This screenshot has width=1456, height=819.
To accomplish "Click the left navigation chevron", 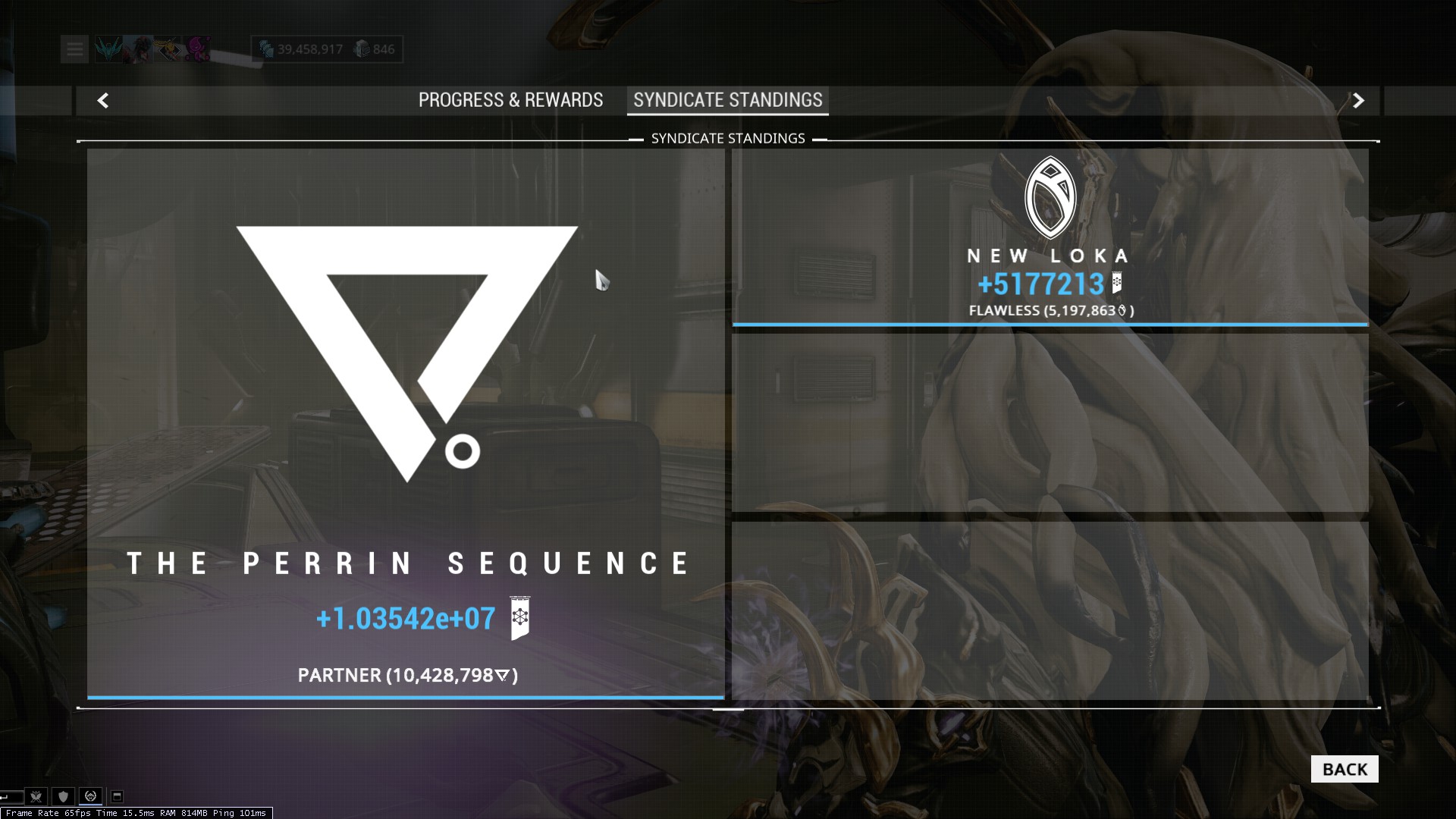I will 104,99.
